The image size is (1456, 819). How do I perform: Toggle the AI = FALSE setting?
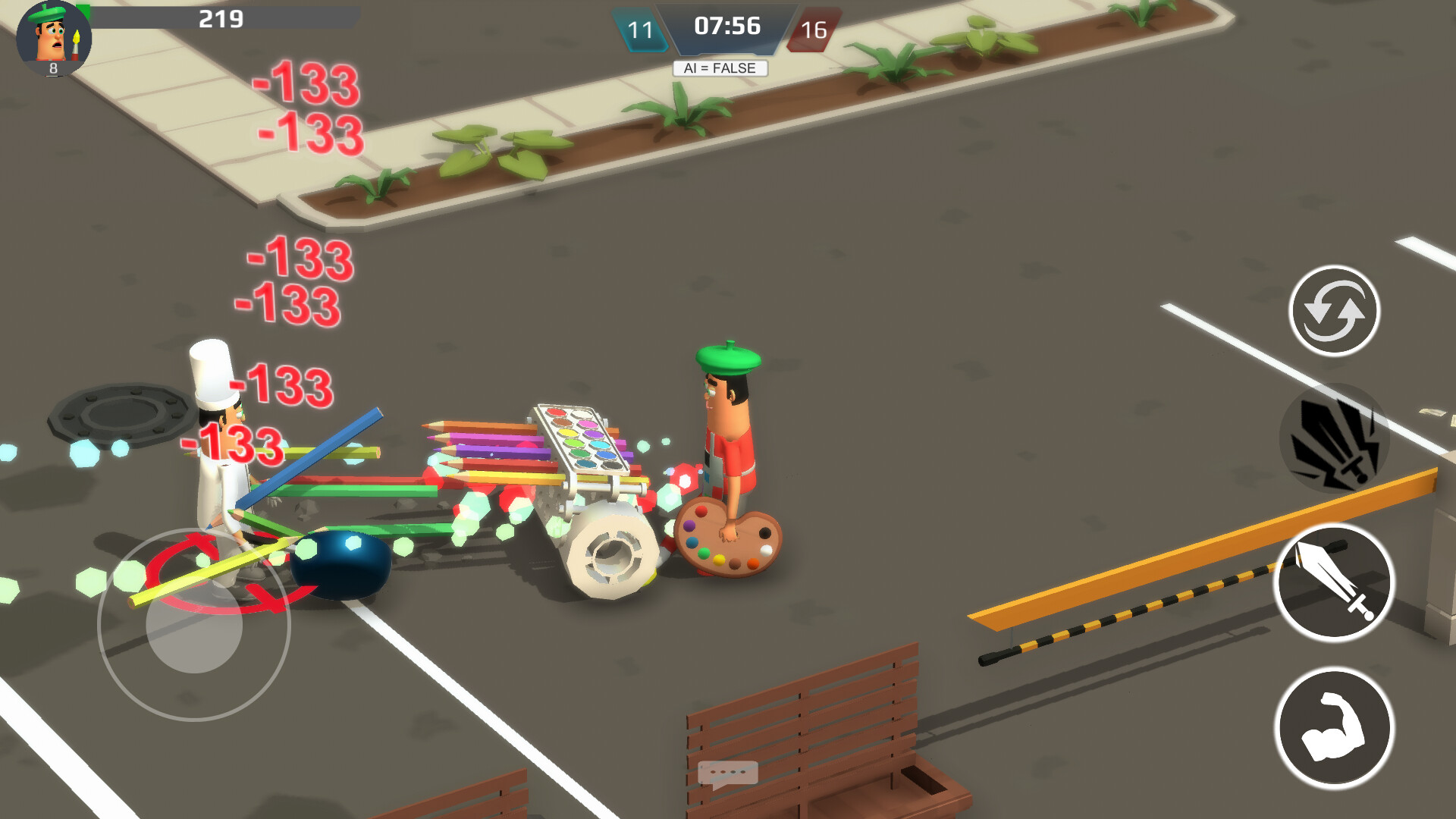721,67
